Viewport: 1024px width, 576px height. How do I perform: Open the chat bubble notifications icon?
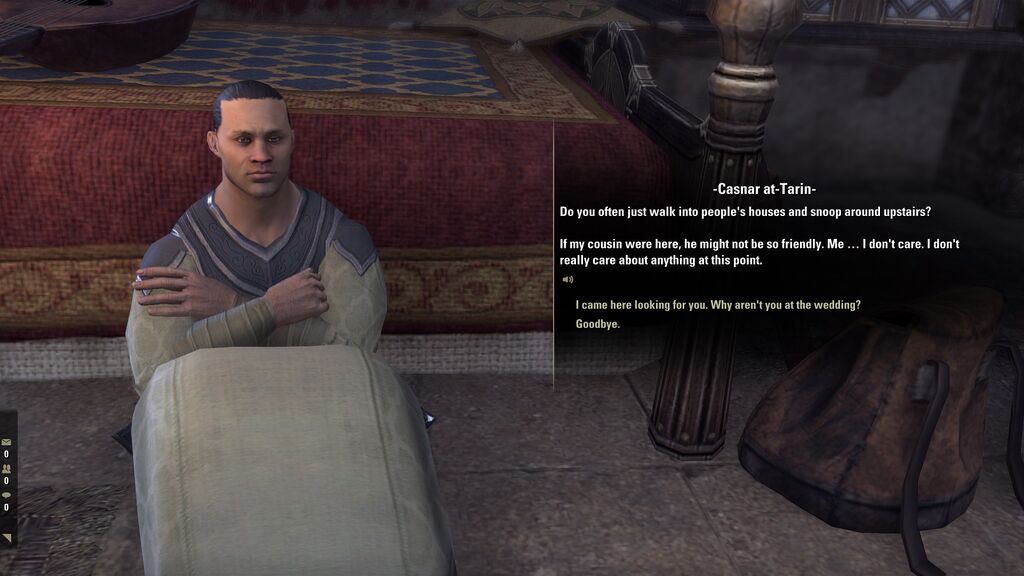click(6, 495)
